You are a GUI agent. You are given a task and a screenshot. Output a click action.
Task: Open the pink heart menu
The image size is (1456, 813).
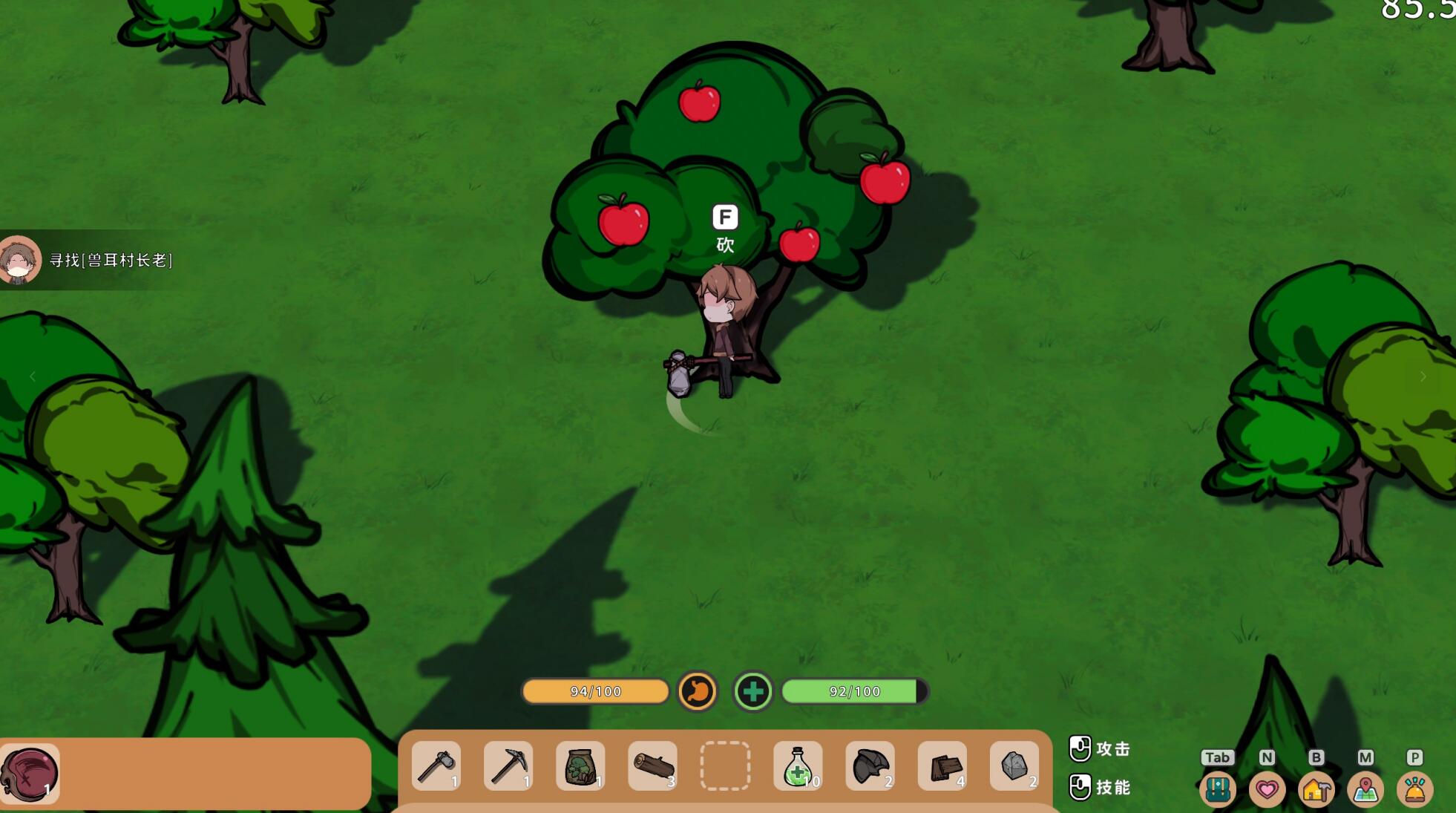[1267, 788]
